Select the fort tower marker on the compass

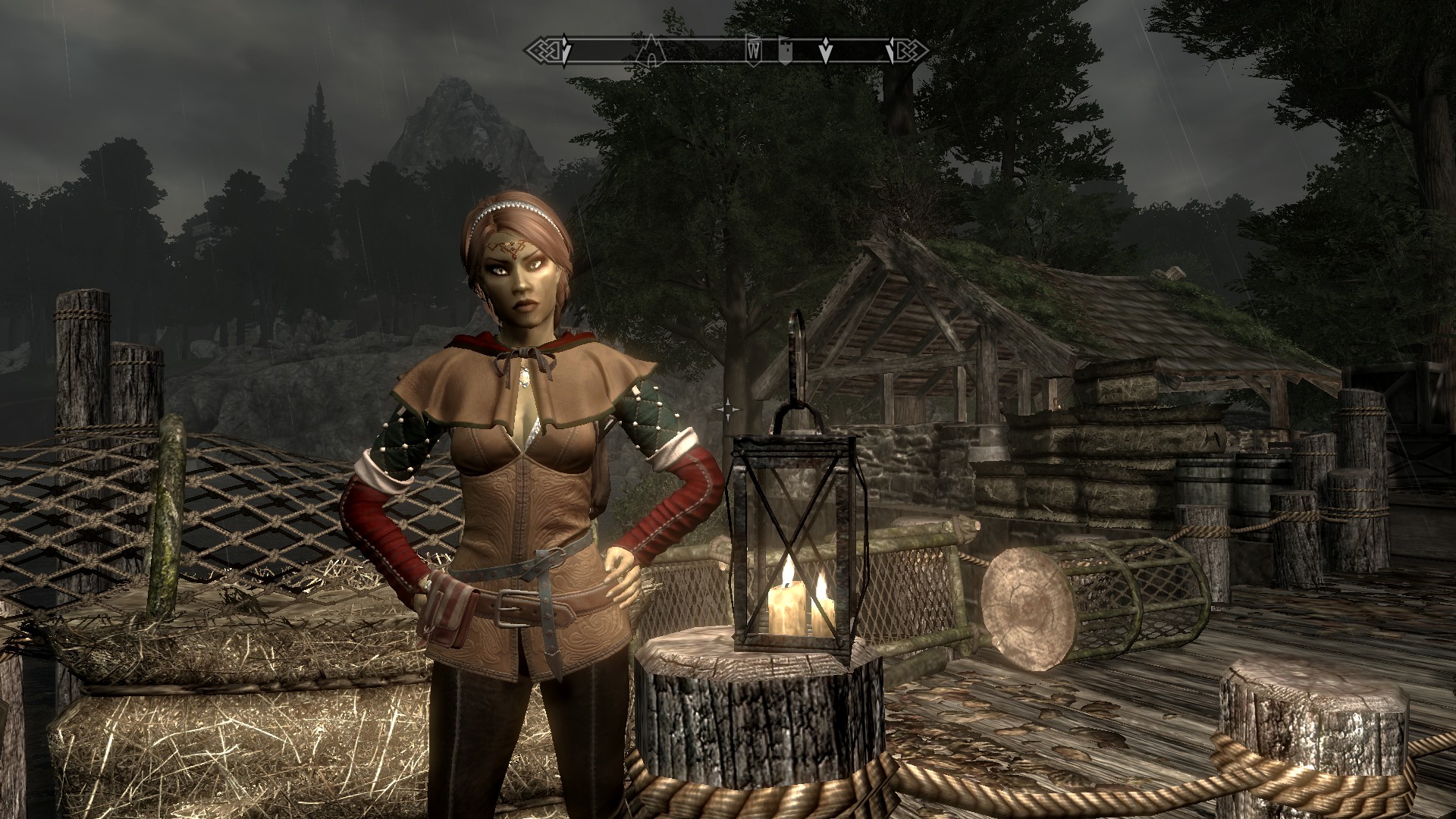(x=786, y=50)
